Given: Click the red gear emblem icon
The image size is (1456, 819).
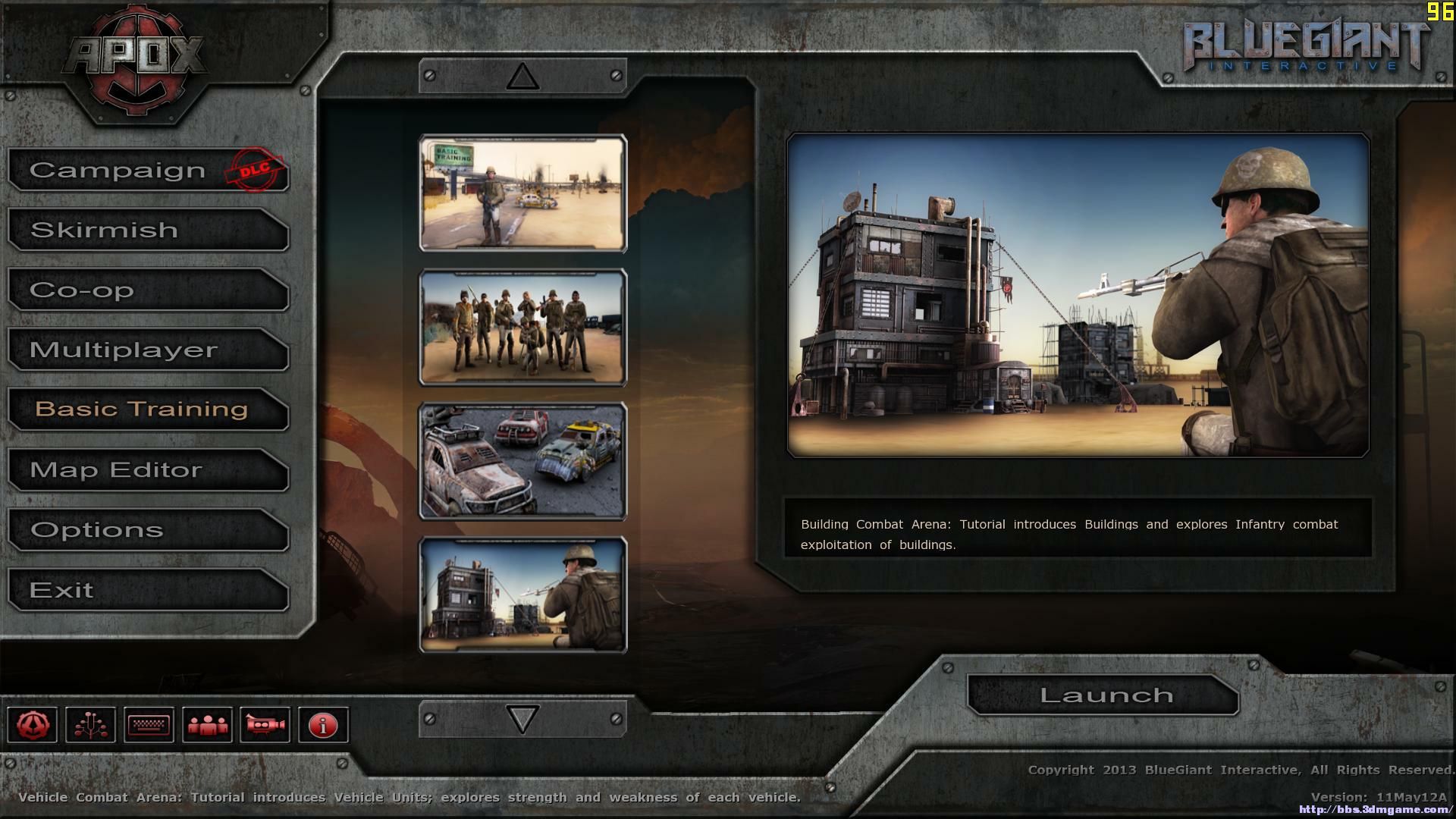Looking at the screenshot, I should click(33, 725).
